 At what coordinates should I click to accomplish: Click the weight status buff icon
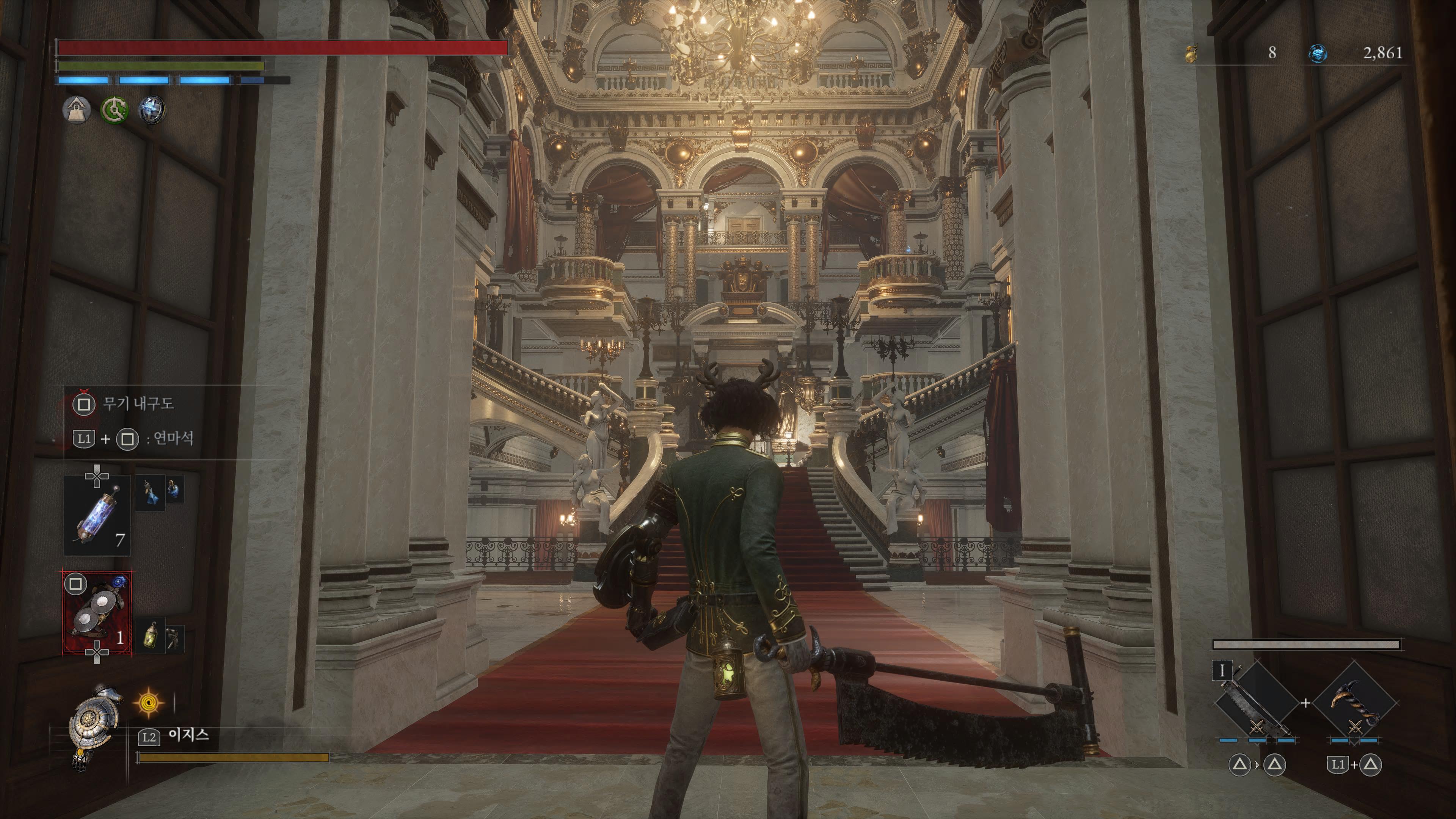coord(76,110)
